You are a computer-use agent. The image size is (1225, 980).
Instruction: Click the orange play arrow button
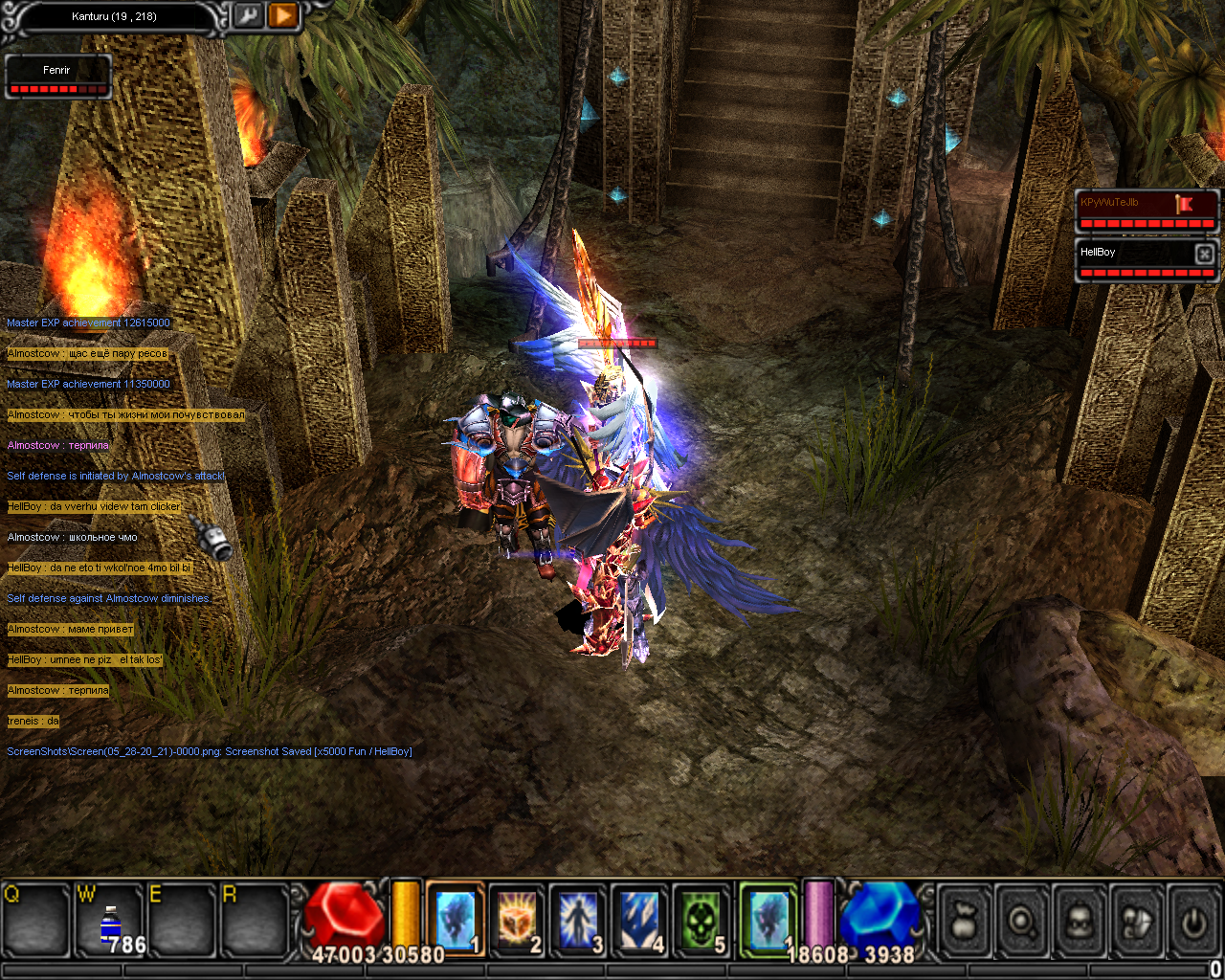283,15
